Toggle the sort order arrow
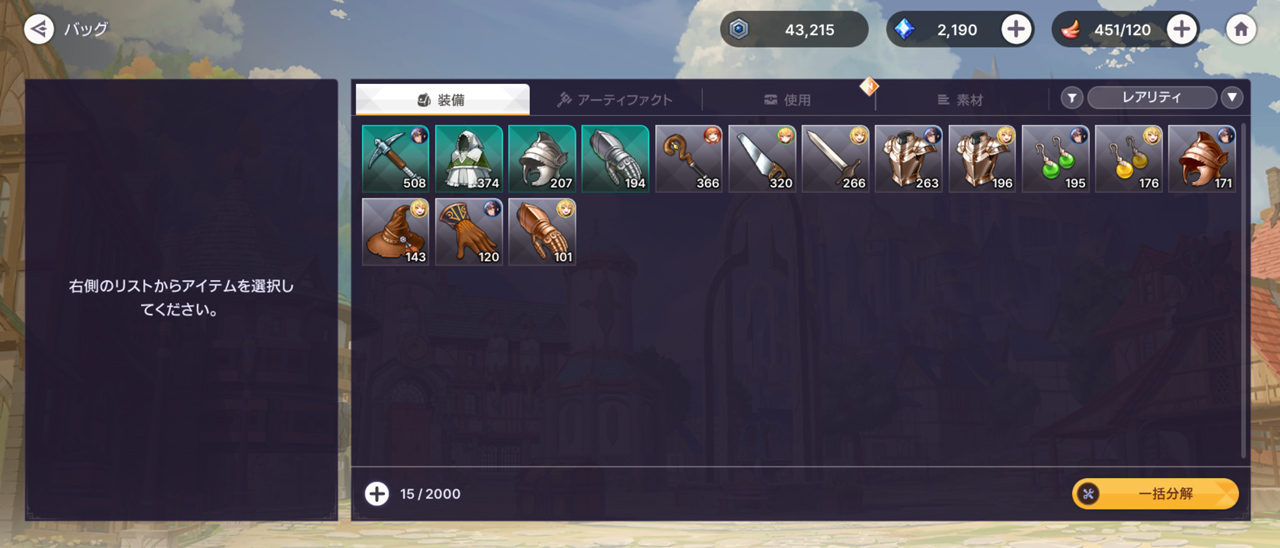 [1232, 98]
